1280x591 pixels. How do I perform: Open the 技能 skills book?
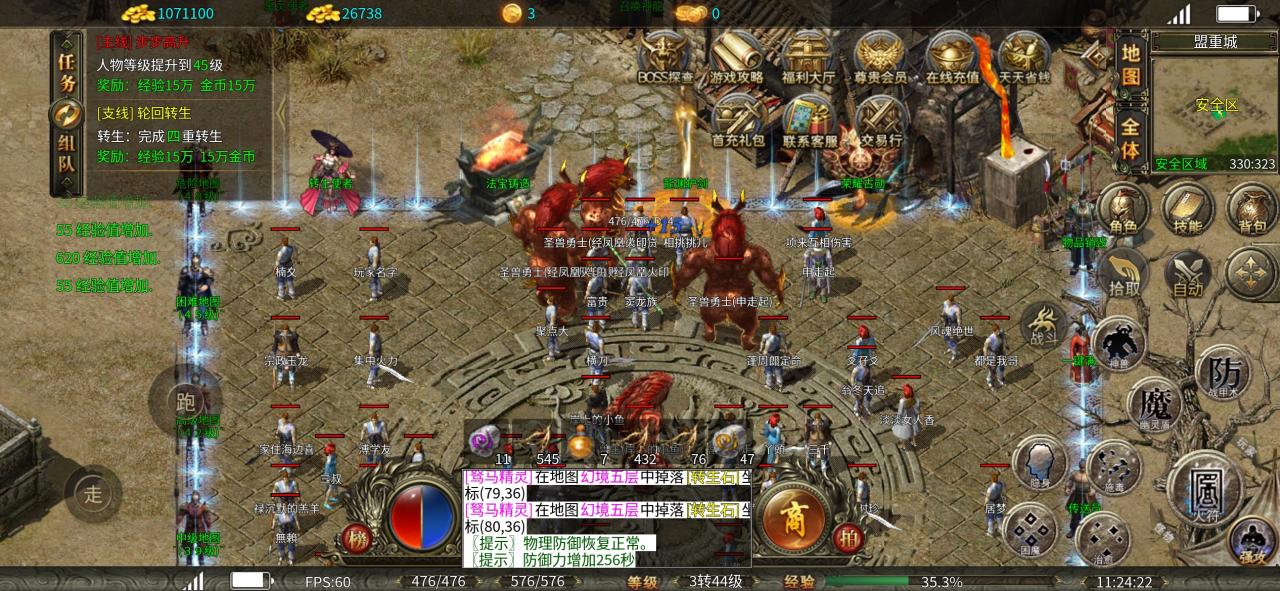[x=1187, y=208]
